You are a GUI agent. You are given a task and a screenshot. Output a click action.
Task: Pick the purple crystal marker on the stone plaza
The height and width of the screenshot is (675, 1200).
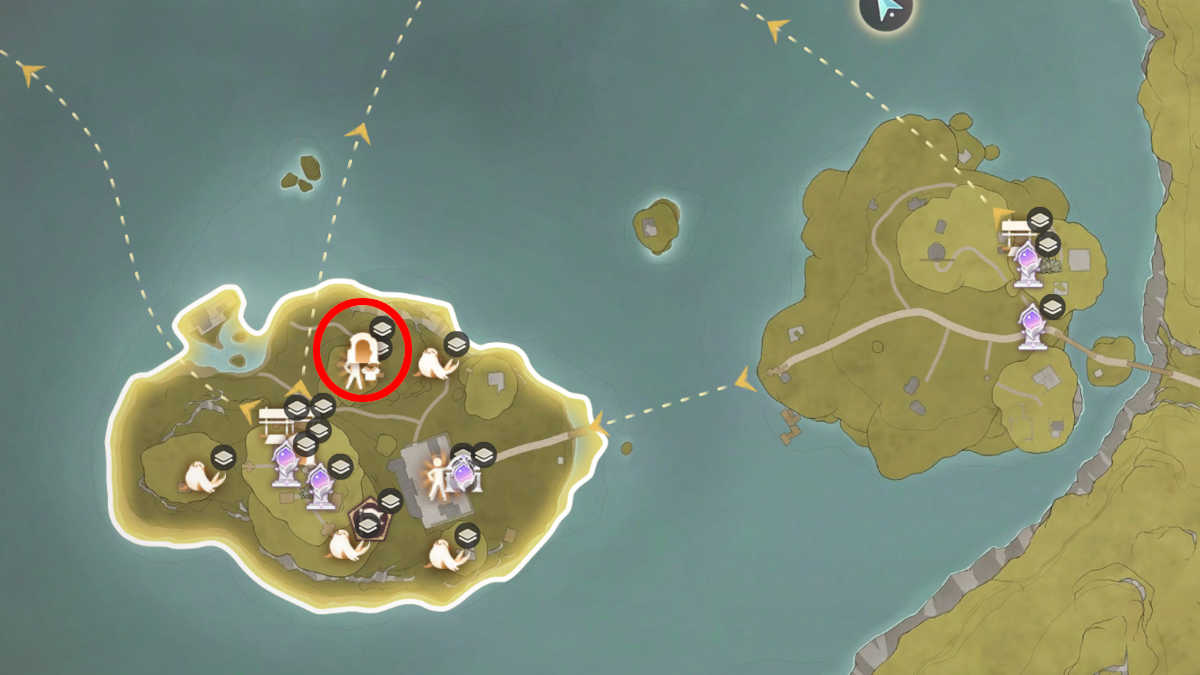[x=463, y=474]
